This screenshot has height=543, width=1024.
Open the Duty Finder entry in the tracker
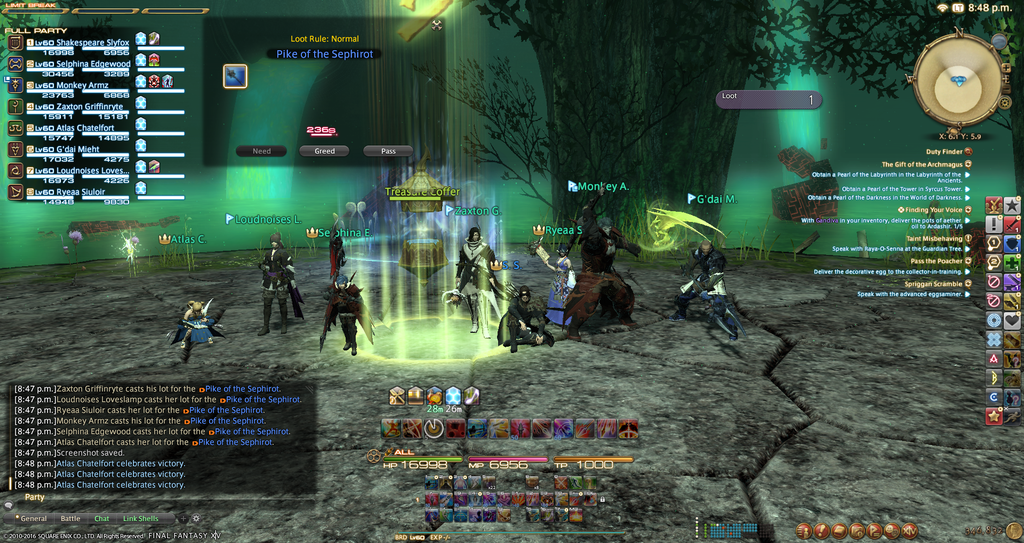(x=944, y=151)
